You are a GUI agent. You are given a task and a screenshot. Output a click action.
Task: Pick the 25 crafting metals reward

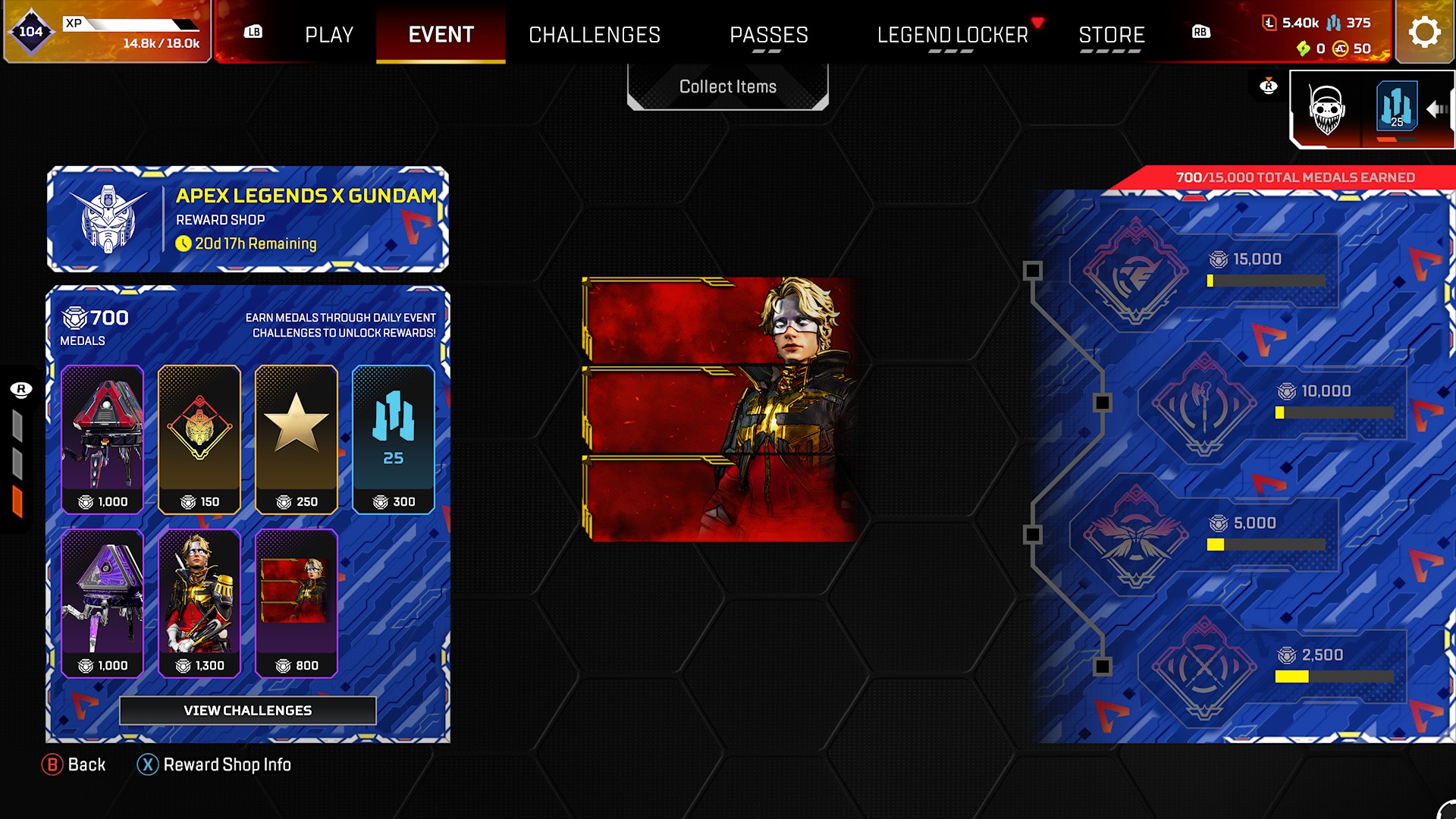pos(393,439)
